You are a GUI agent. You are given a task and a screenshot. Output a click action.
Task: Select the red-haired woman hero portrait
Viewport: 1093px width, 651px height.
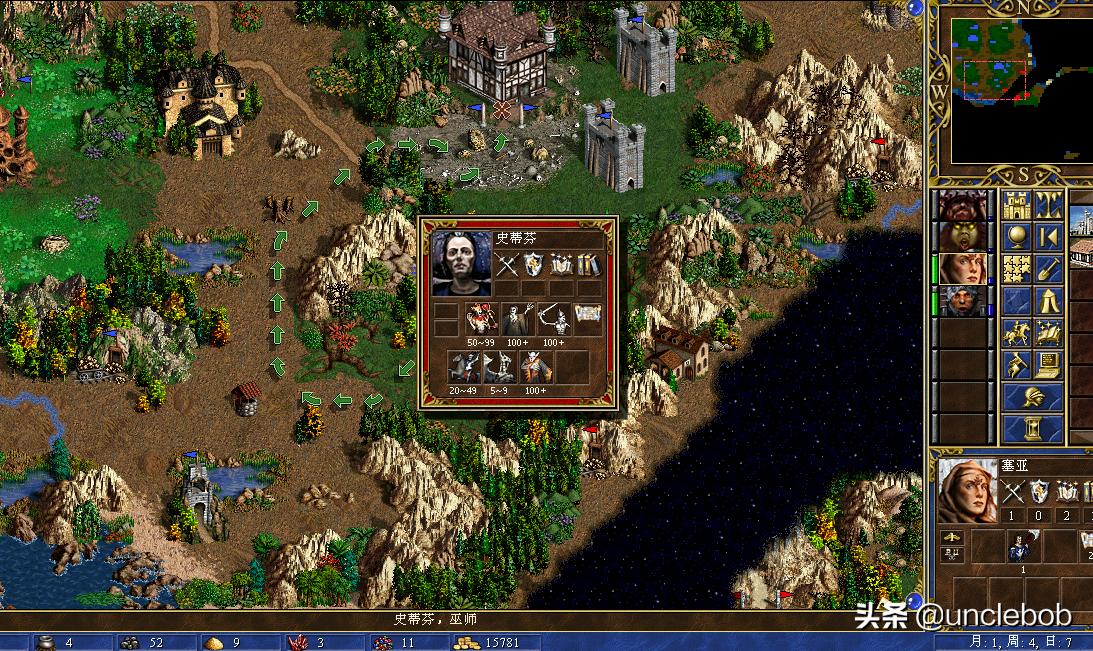pos(962,270)
